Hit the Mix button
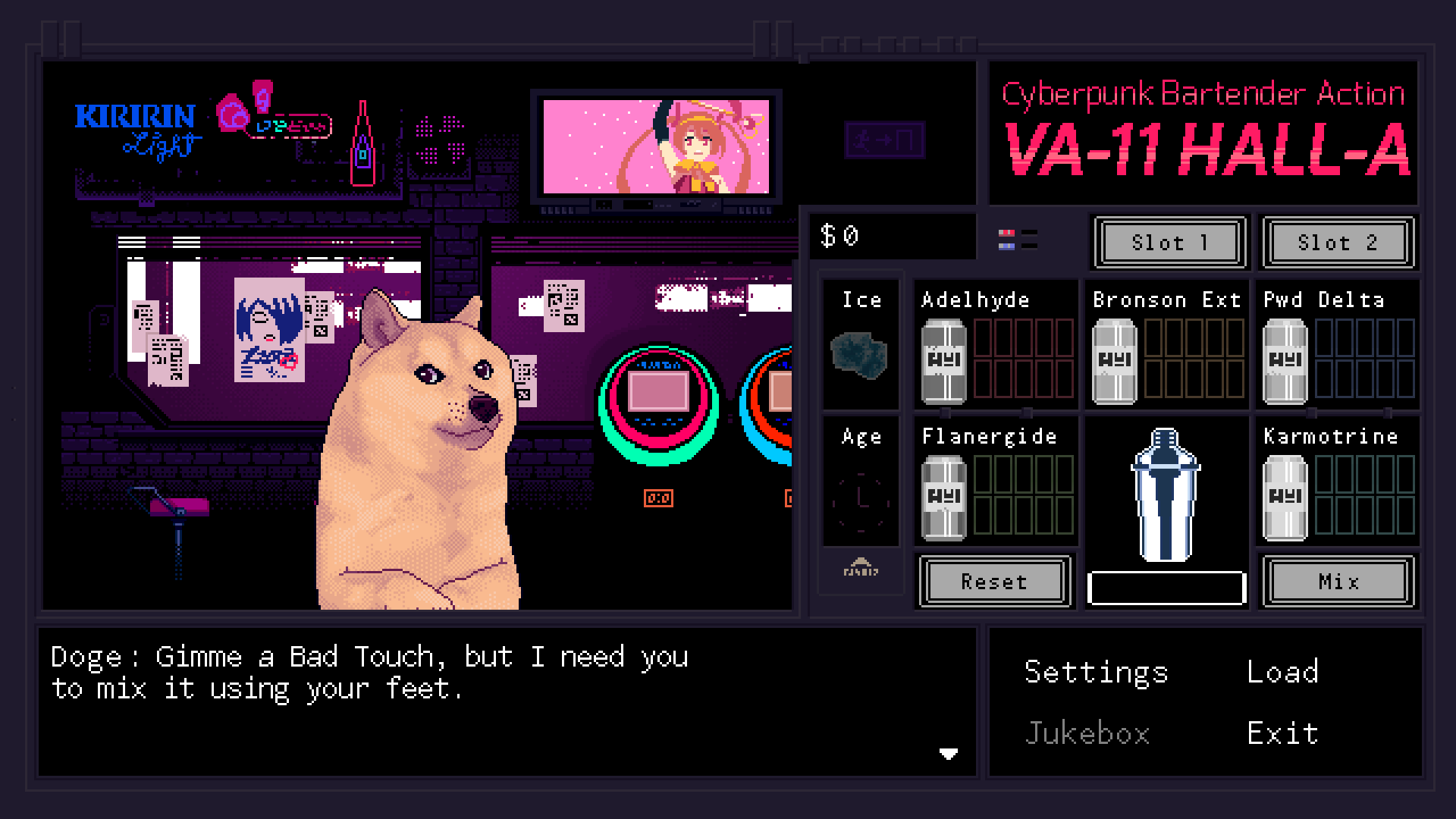Image resolution: width=1456 pixels, height=819 pixels. tap(1338, 582)
